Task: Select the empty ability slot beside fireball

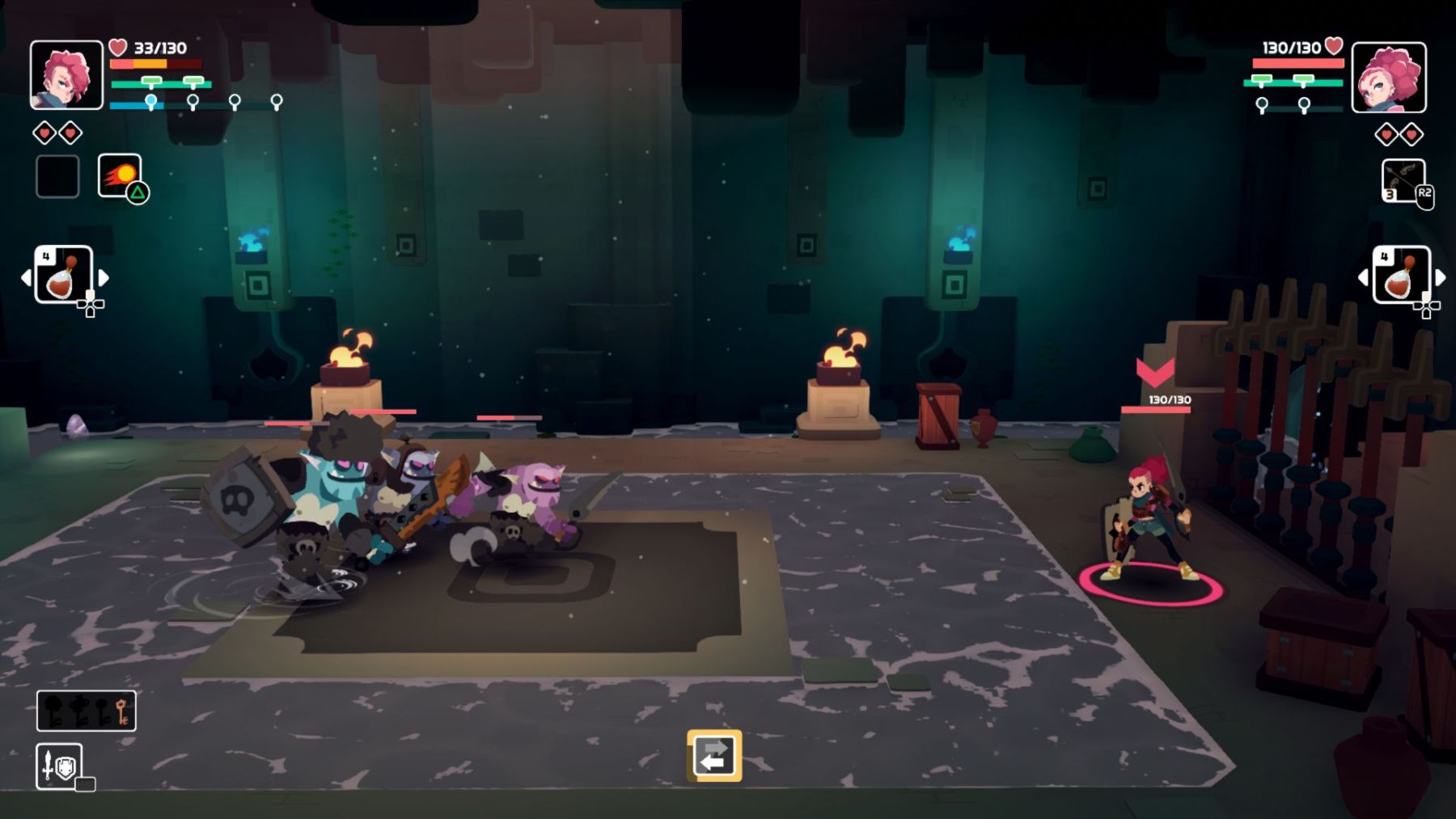Action: pos(57,176)
